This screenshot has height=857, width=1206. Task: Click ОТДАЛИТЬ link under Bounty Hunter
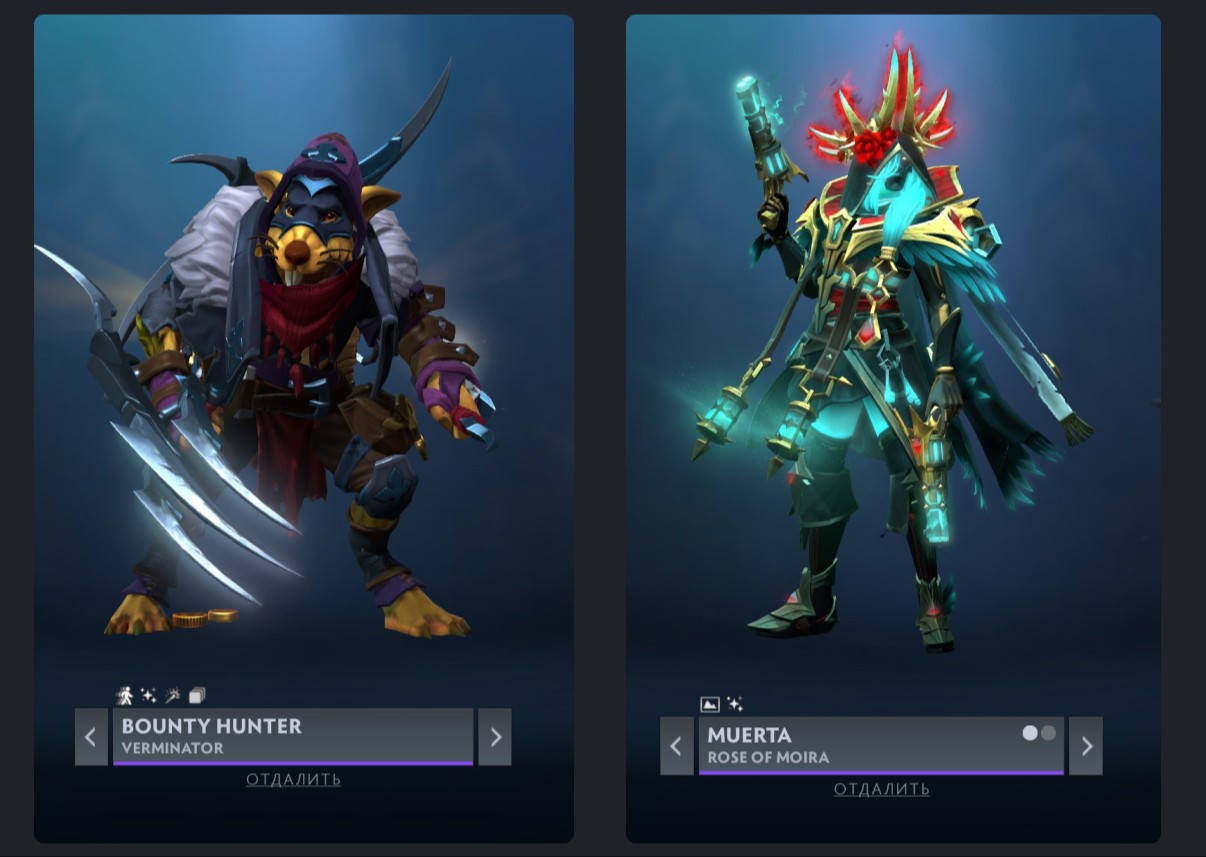coord(293,780)
